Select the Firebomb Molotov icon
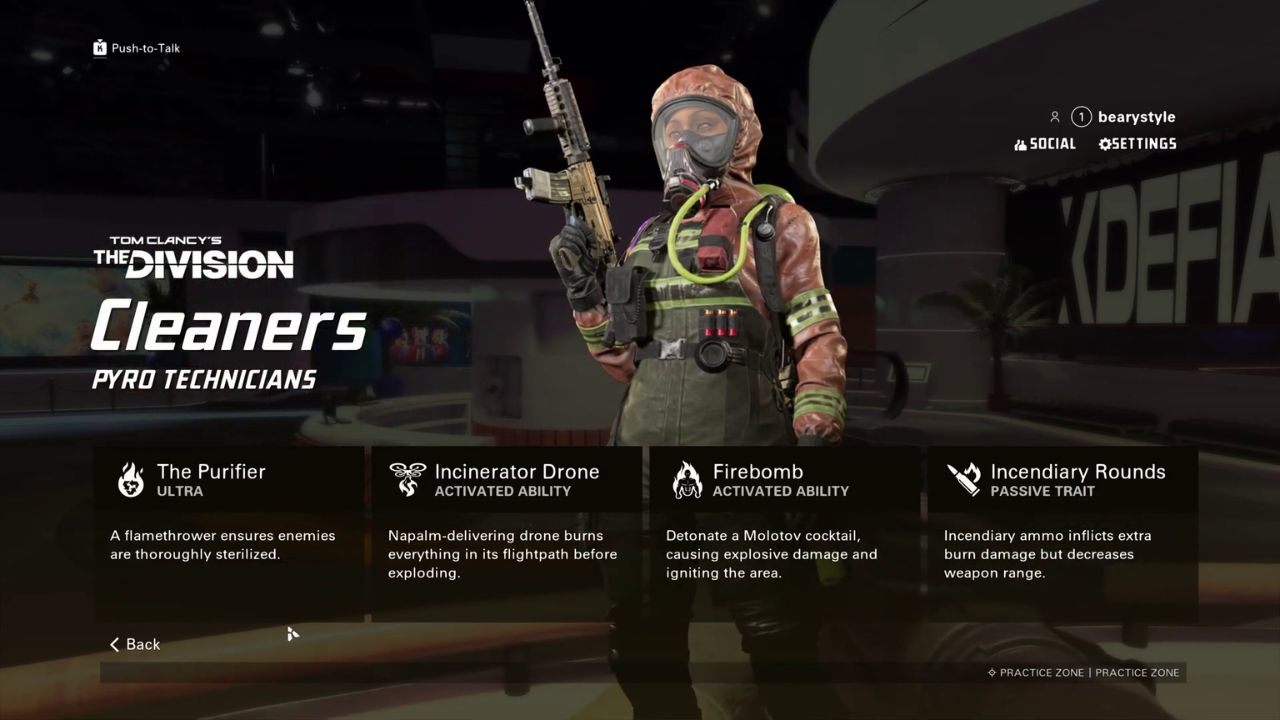The image size is (1280, 720). [x=687, y=481]
